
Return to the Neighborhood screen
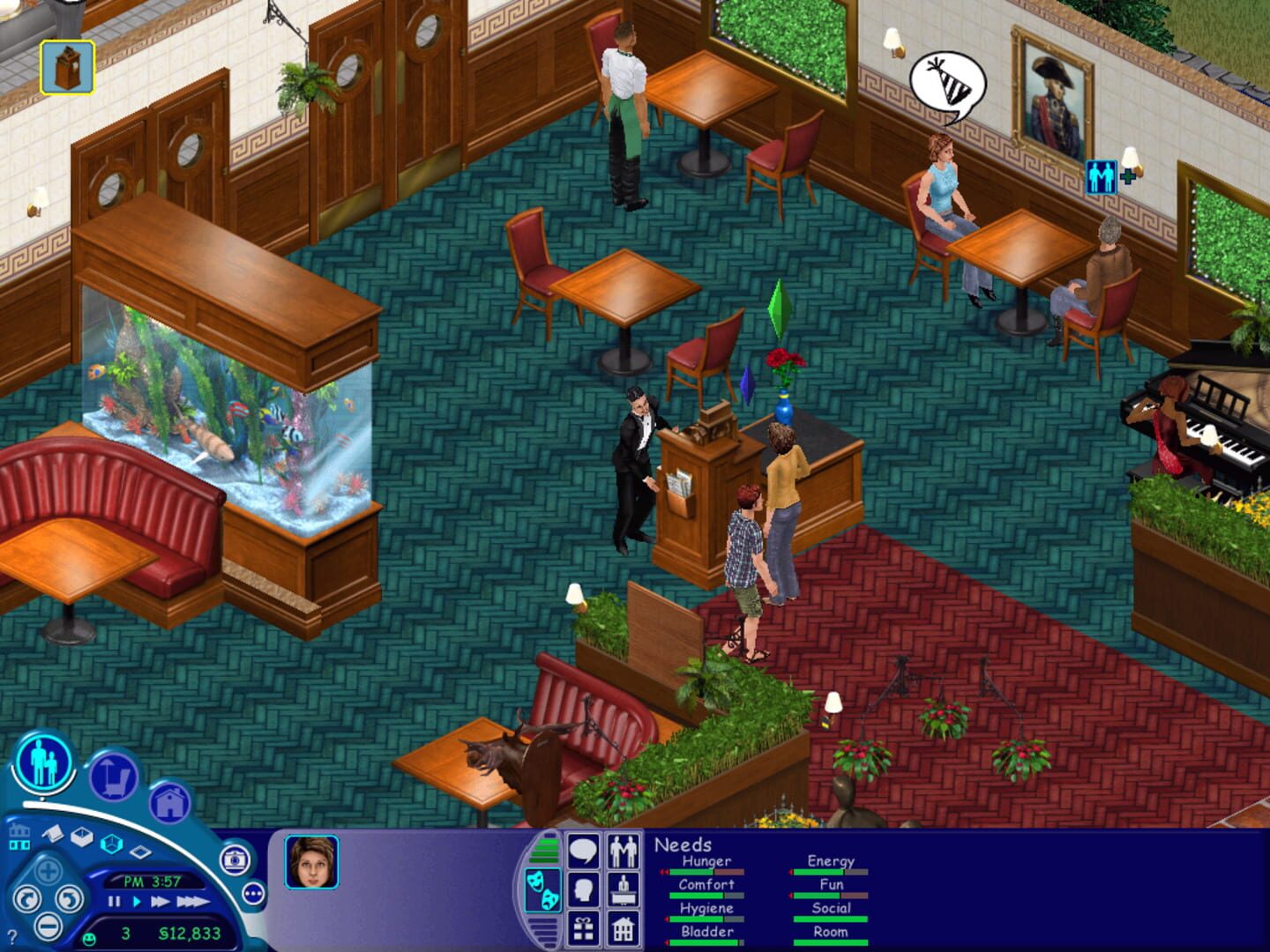(x=19, y=838)
